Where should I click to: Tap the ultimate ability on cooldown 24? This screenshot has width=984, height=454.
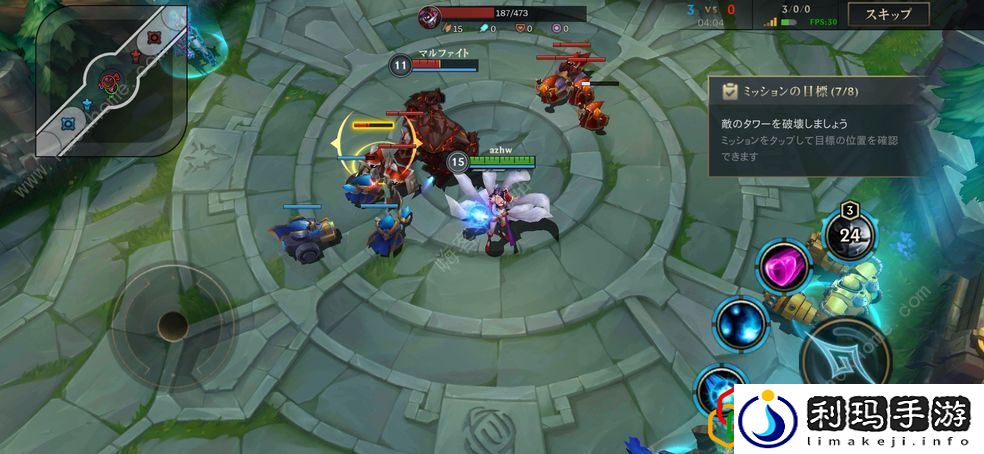pos(850,236)
